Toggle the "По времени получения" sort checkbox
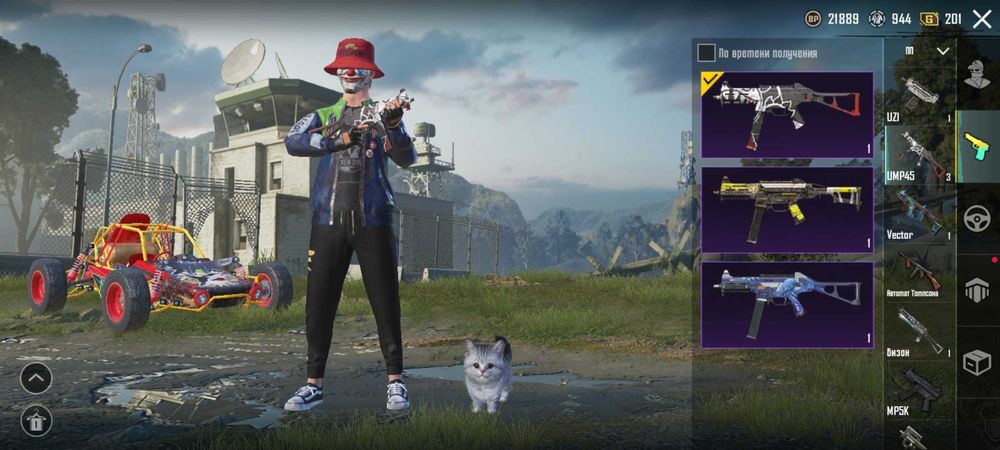This screenshot has width=1000, height=450. pos(706,53)
